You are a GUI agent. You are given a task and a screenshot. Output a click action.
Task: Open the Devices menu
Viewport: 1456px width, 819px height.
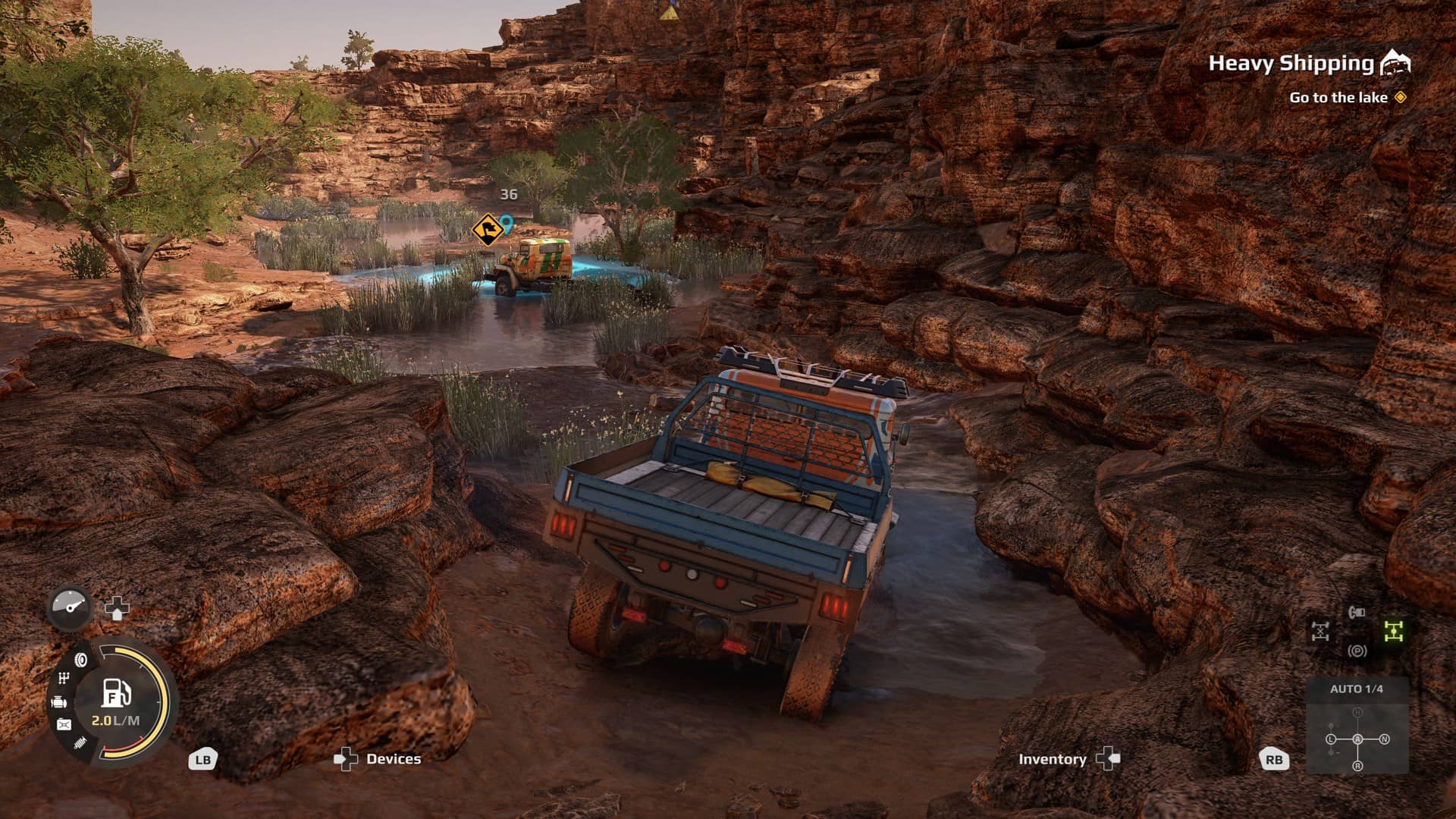coord(393,759)
